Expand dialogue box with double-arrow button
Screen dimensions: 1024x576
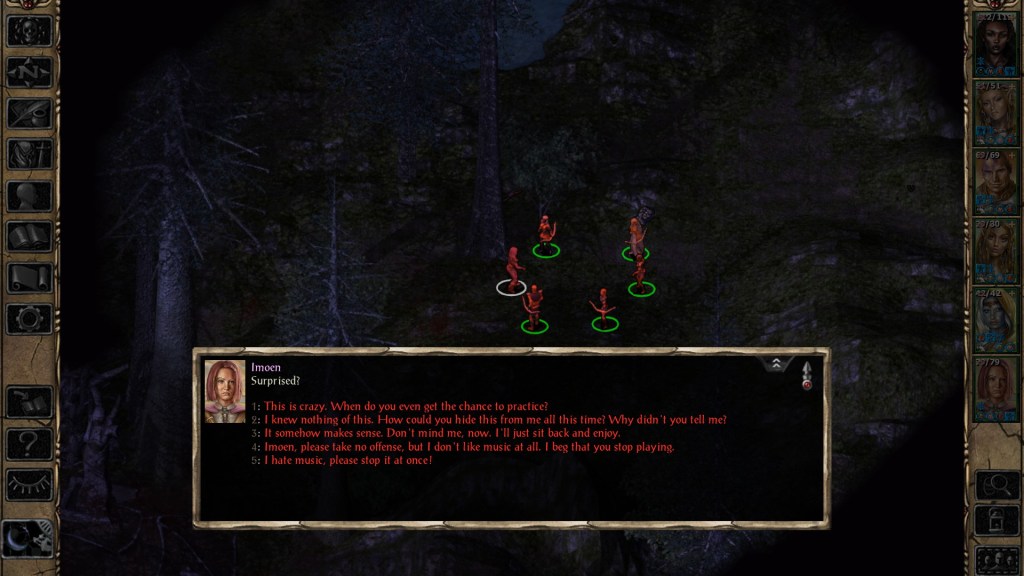point(776,364)
